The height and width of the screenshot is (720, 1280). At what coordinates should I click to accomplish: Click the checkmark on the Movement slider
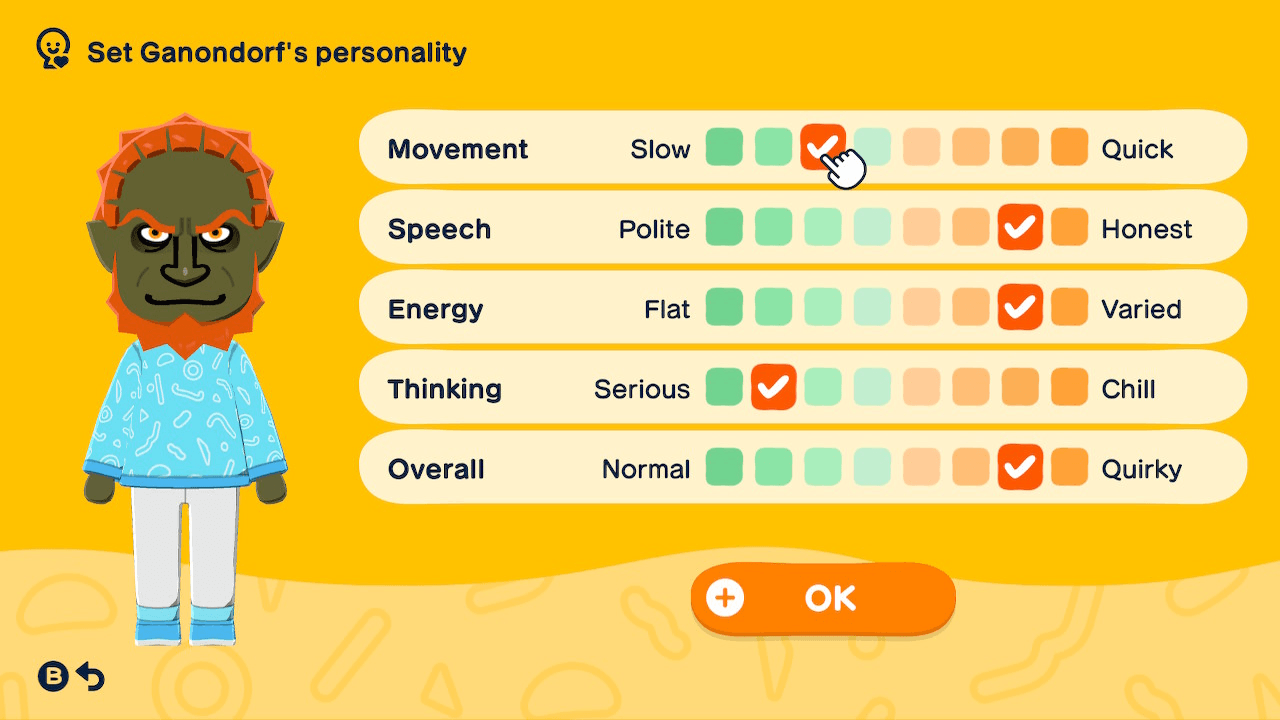coord(822,147)
